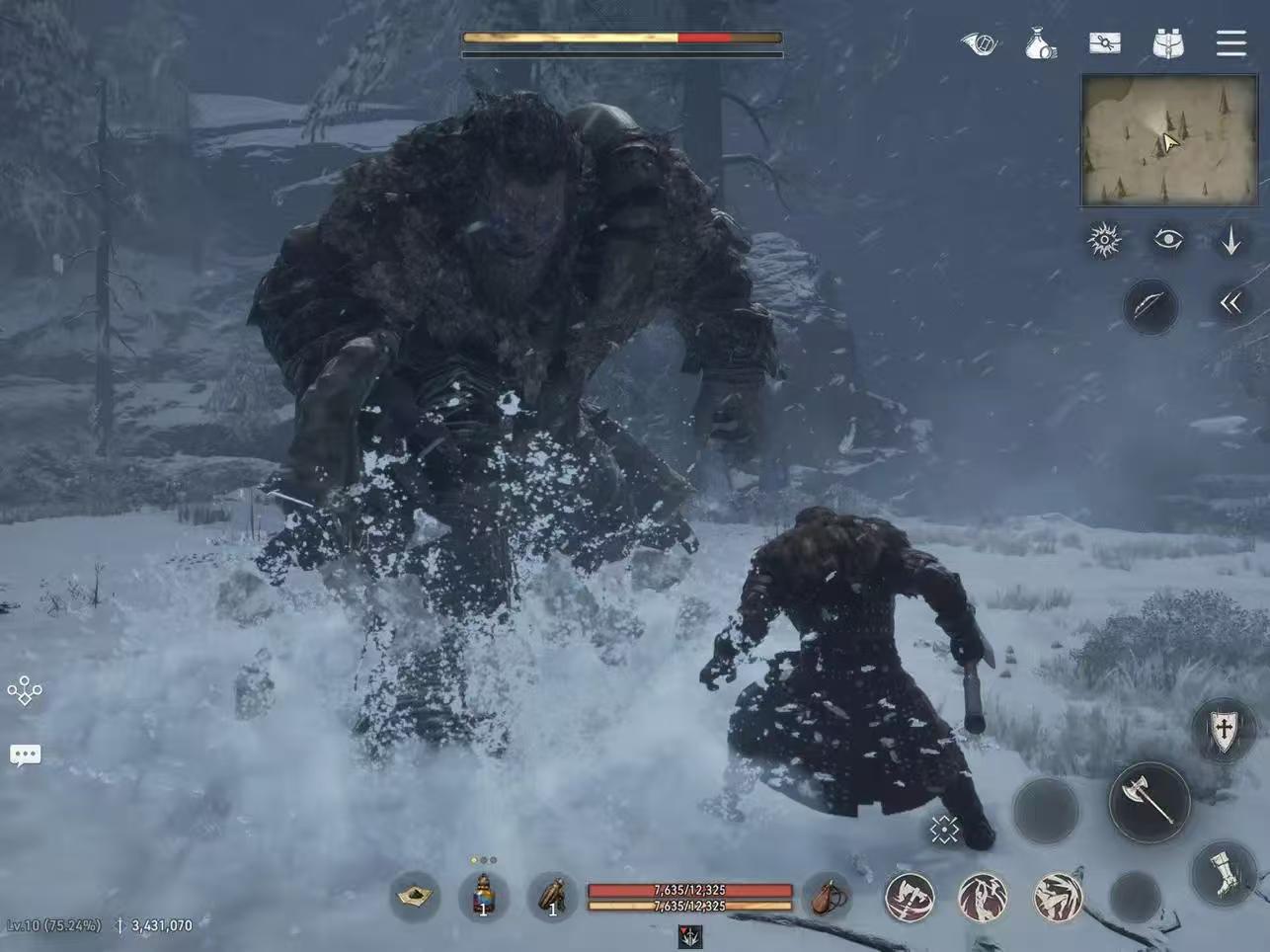Tap the downward arrow icon
The width and height of the screenshot is (1270, 952).
[x=1230, y=240]
